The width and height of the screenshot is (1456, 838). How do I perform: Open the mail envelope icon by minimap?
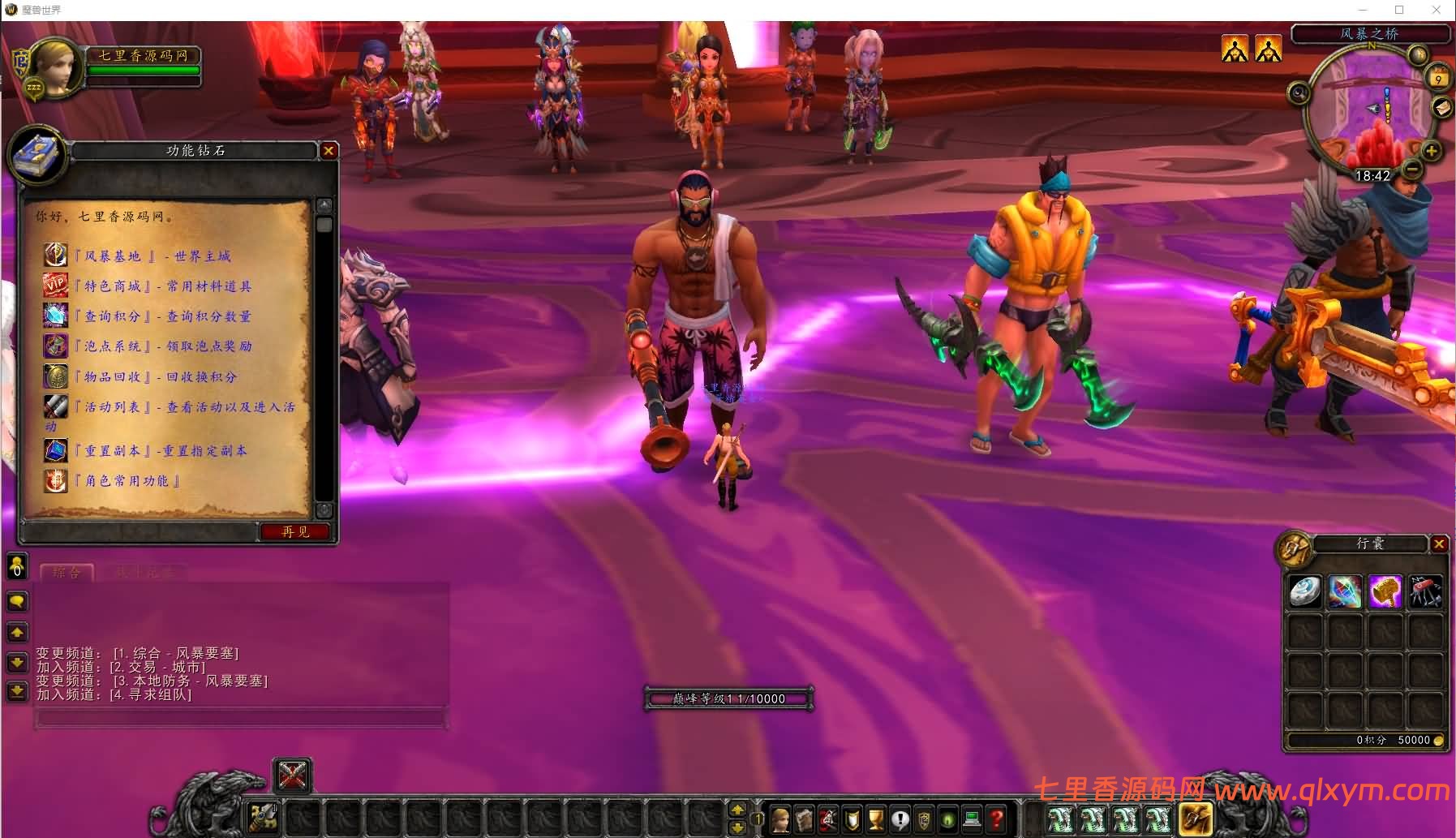[1443, 107]
